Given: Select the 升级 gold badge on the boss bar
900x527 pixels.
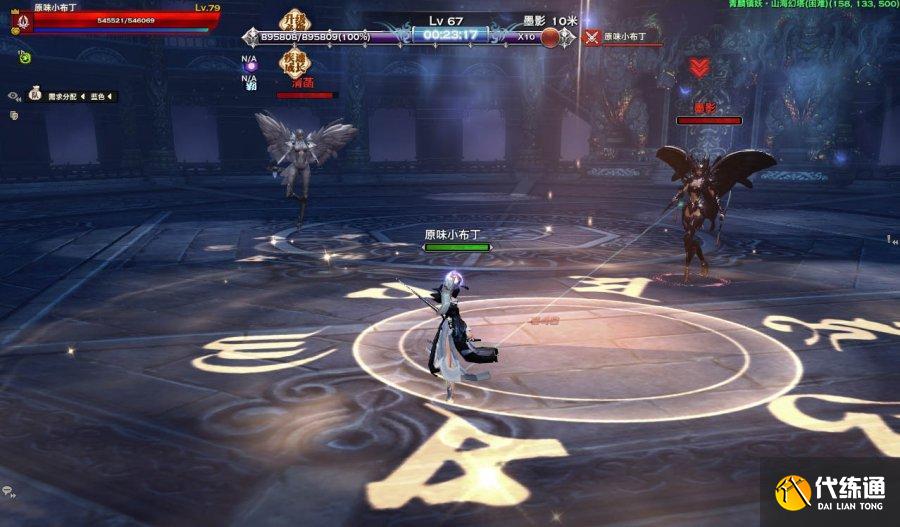Looking at the screenshot, I should coord(294,23).
